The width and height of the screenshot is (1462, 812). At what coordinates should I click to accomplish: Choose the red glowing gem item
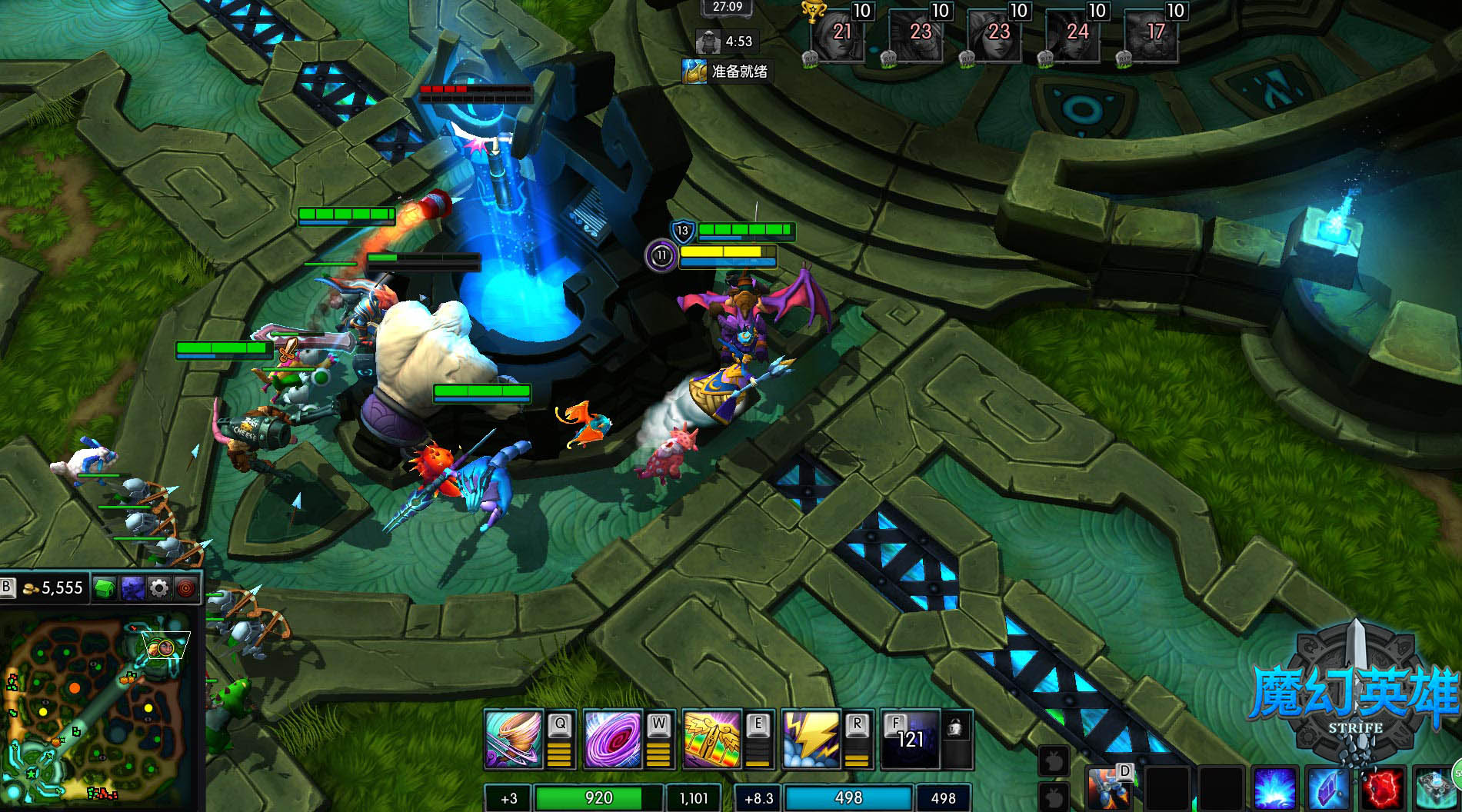coord(1383,789)
